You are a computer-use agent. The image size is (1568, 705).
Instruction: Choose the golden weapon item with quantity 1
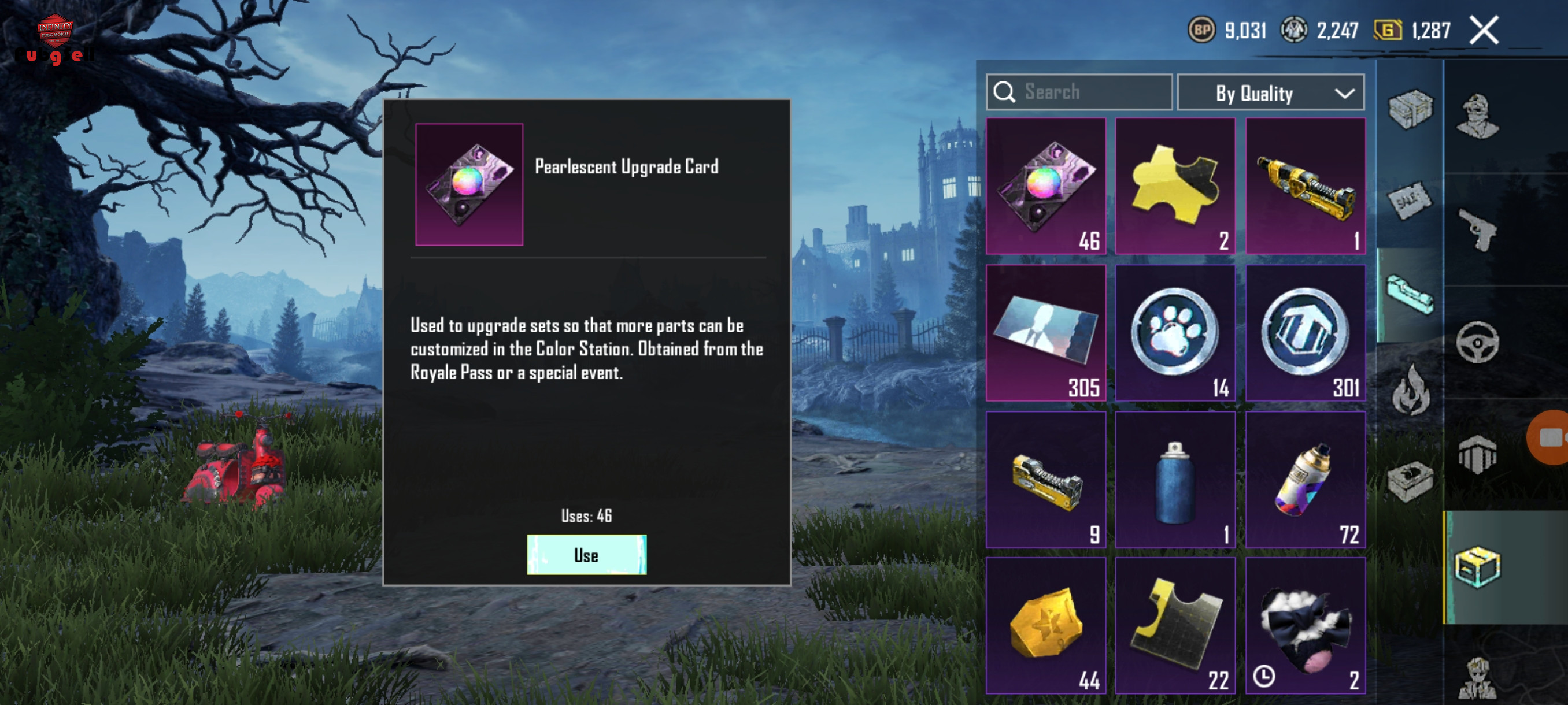pyautogui.click(x=1304, y=185)
